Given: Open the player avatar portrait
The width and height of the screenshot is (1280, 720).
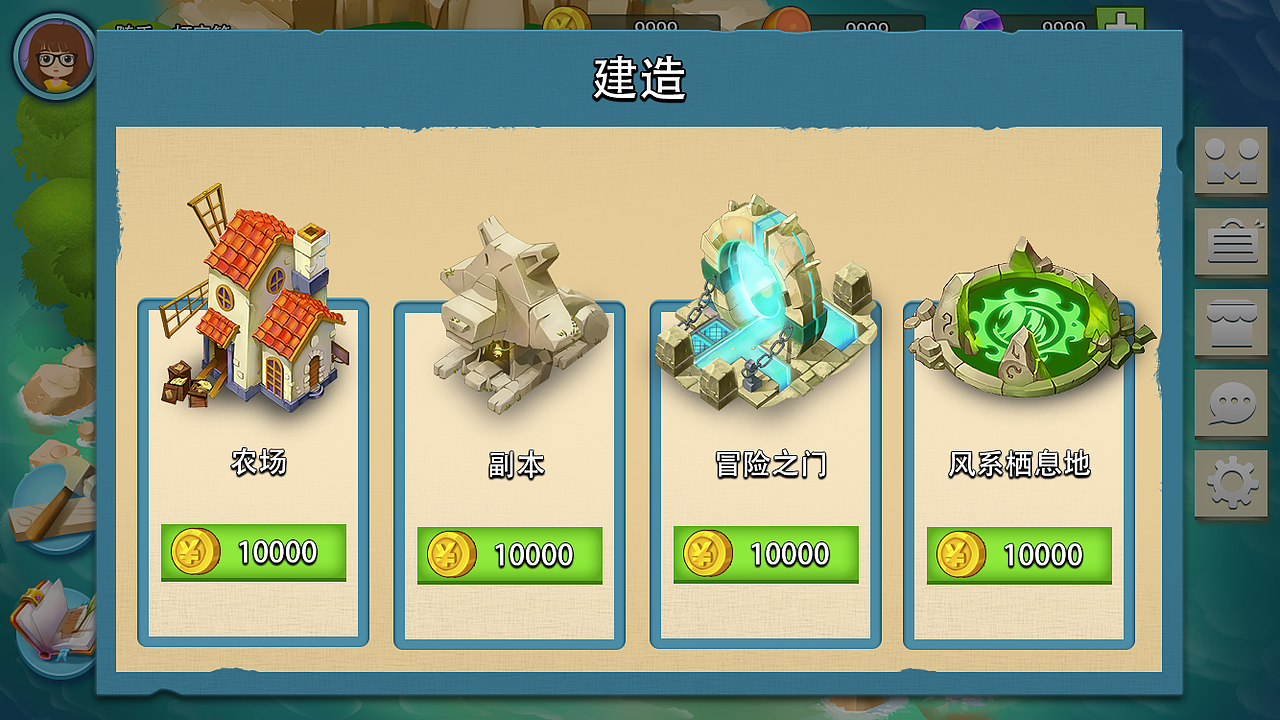Looking at the screenshot, I should coord(55,58).
